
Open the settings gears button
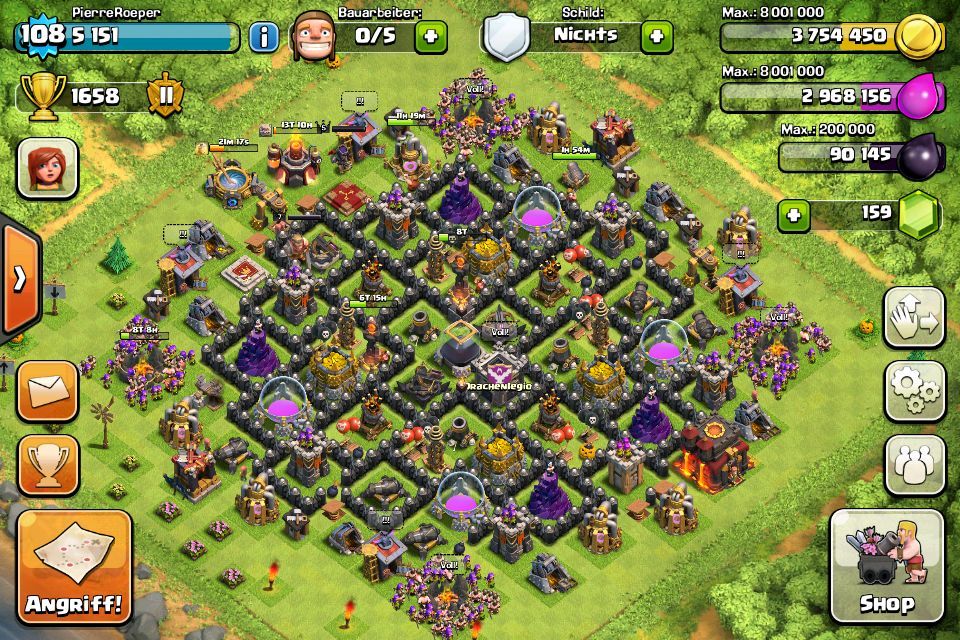[x=914, y=391]
